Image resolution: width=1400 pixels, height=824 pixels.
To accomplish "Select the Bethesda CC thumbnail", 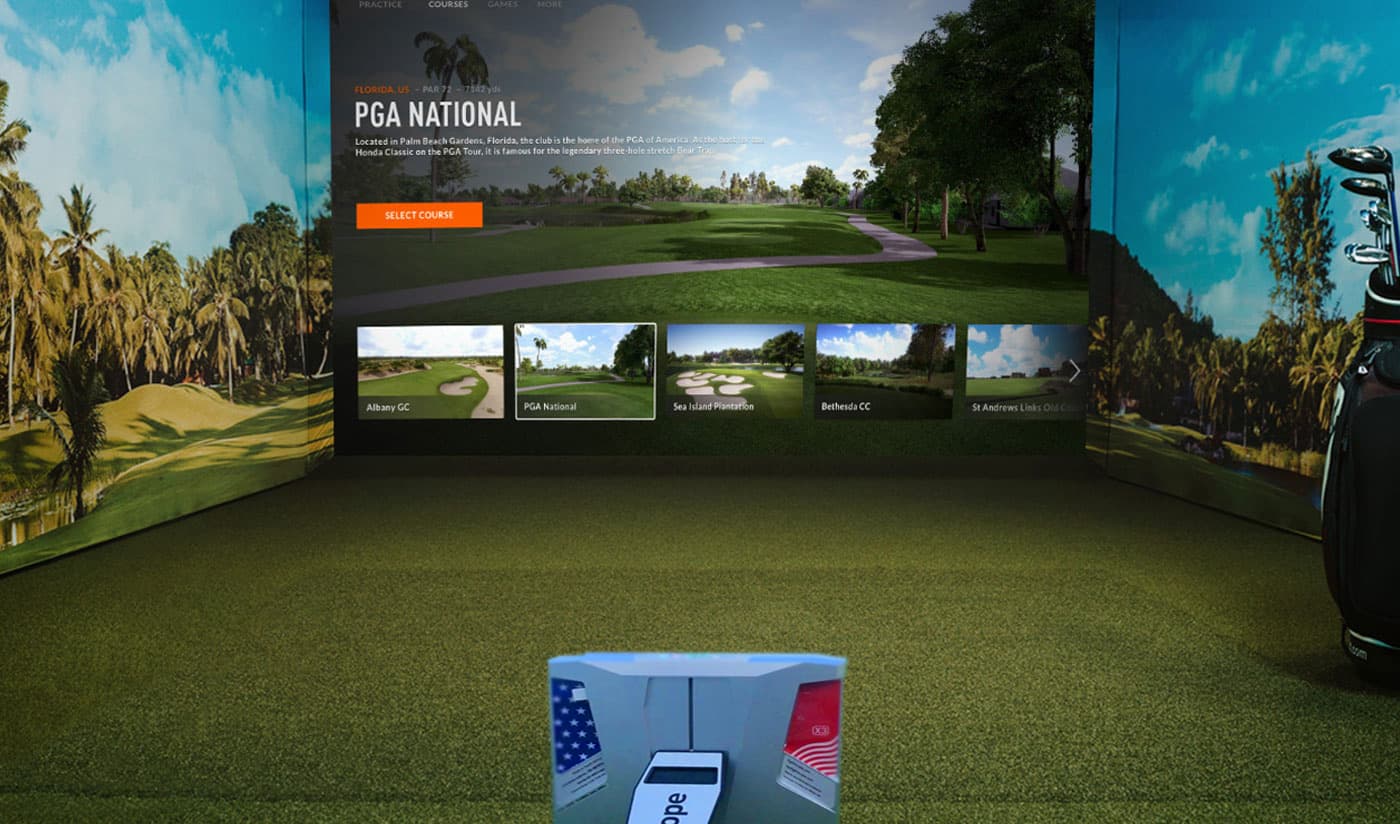I will point(885,370).
